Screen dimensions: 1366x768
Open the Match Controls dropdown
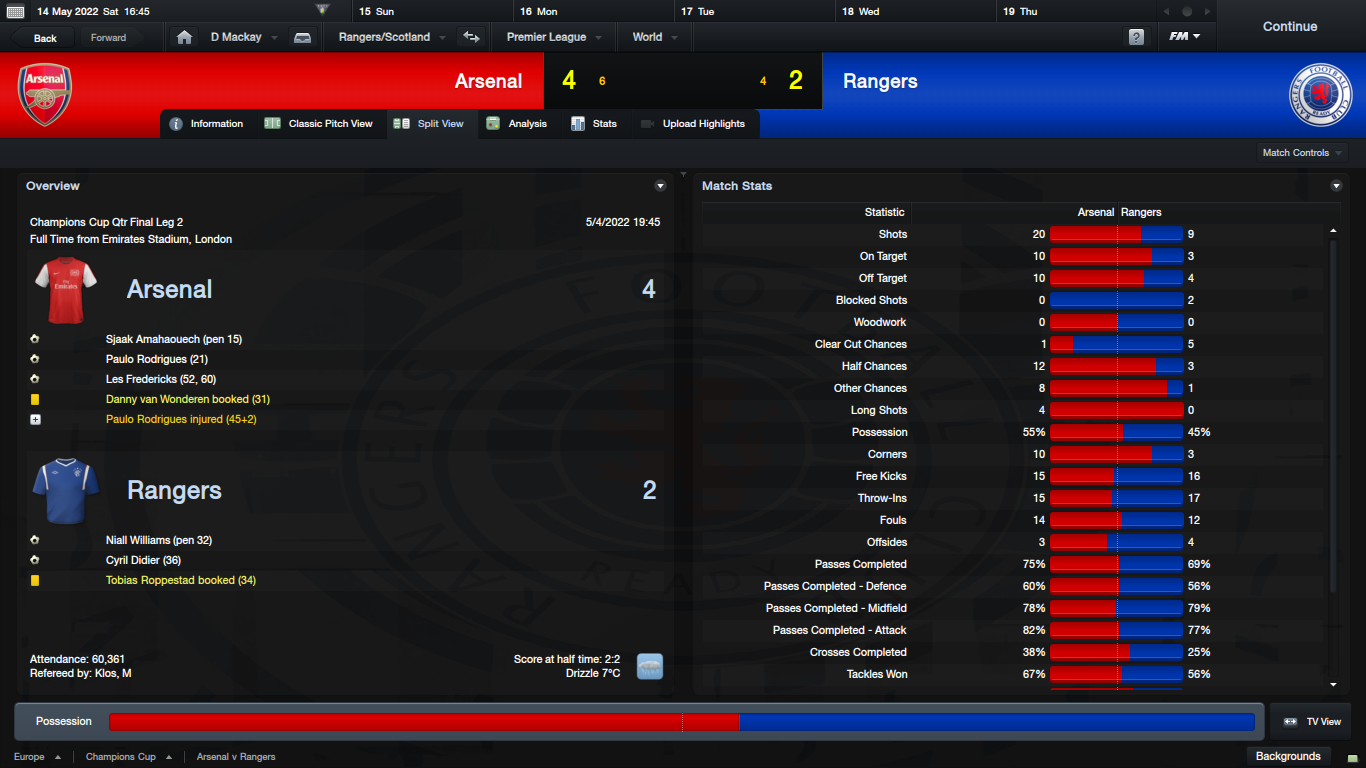coord(1301,153)
